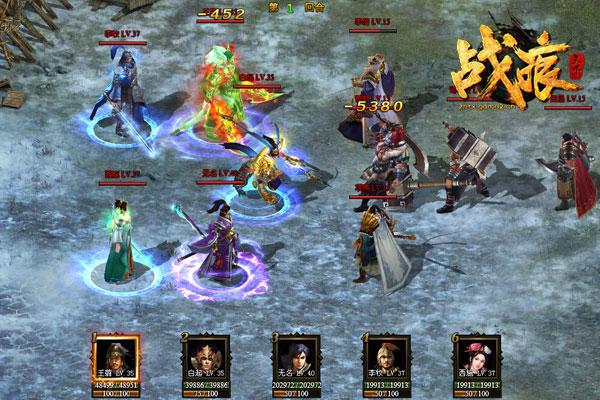Select the 李牧 LV 37 hero portrait
This screenshot has height=400, width=600.
386,355
